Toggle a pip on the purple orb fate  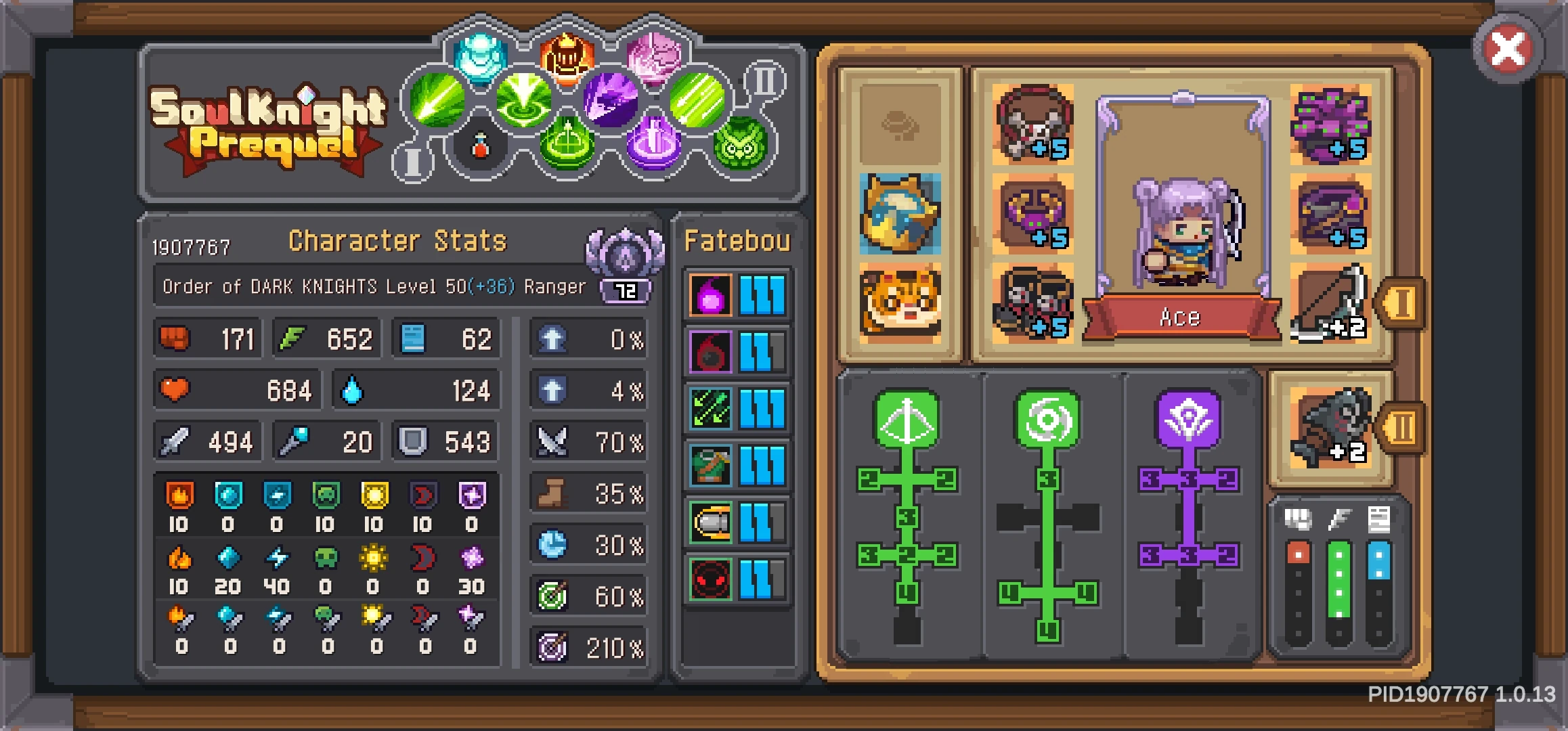click(762, 294)
